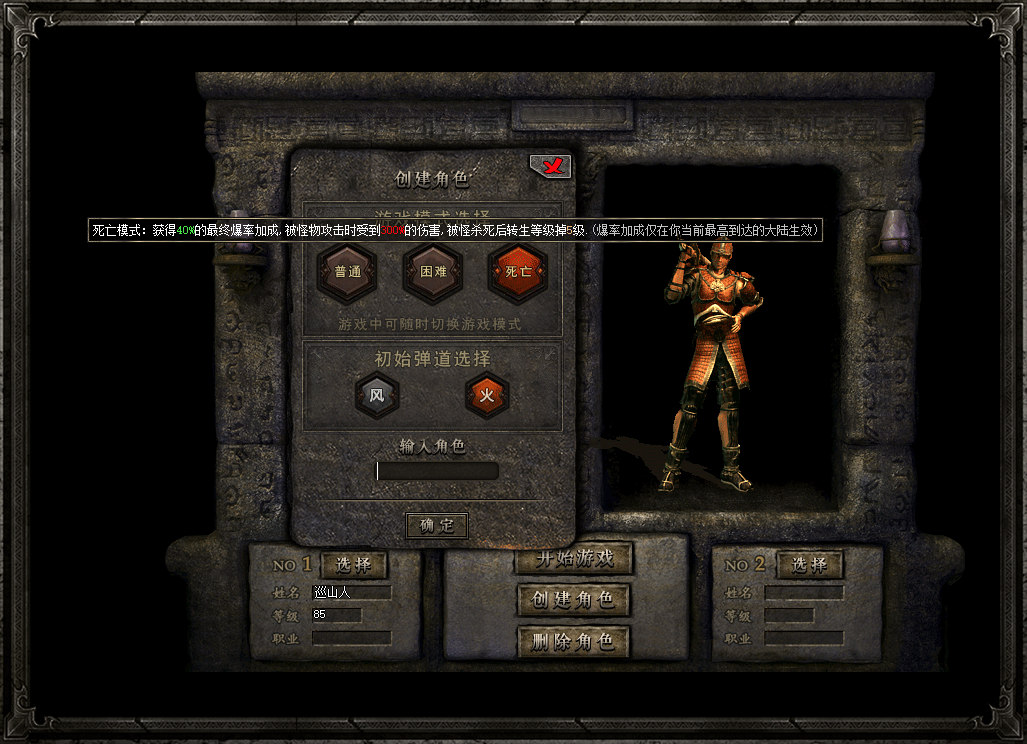Start the game with 开始游戏
1027x744 pixels.
click(573, 559)
